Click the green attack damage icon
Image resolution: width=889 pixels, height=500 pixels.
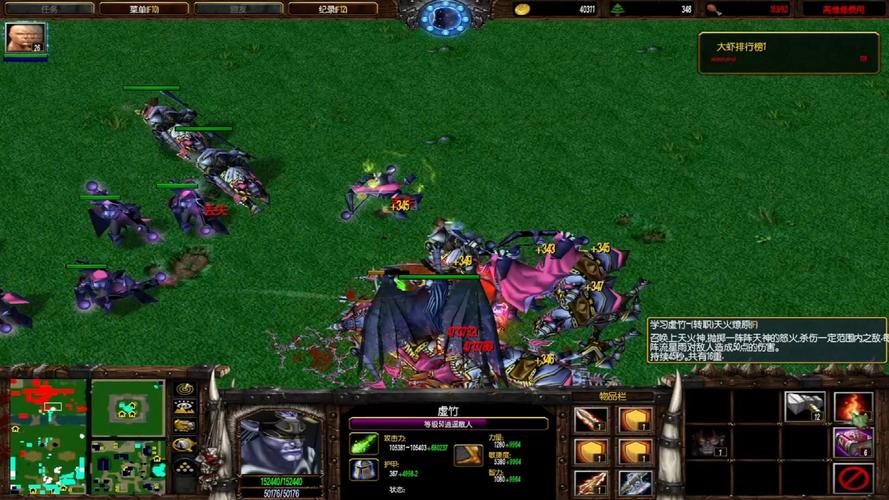pos(363,443)
